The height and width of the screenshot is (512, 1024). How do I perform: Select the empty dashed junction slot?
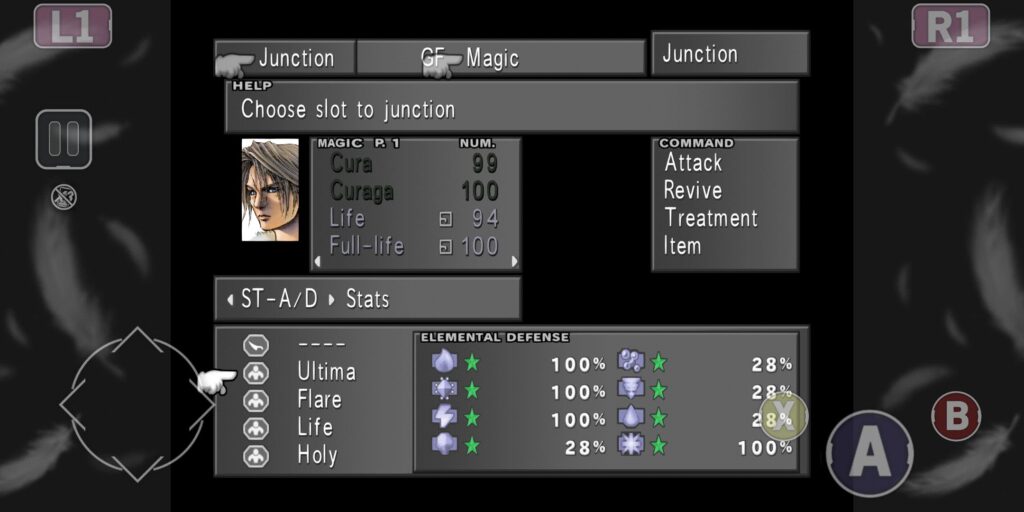pos(321,345)
